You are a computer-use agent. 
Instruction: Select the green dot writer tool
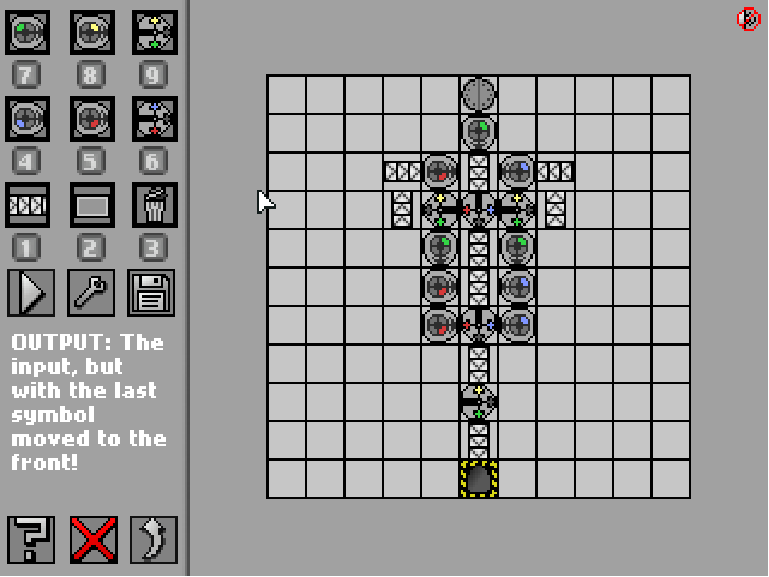click(28, 33)
